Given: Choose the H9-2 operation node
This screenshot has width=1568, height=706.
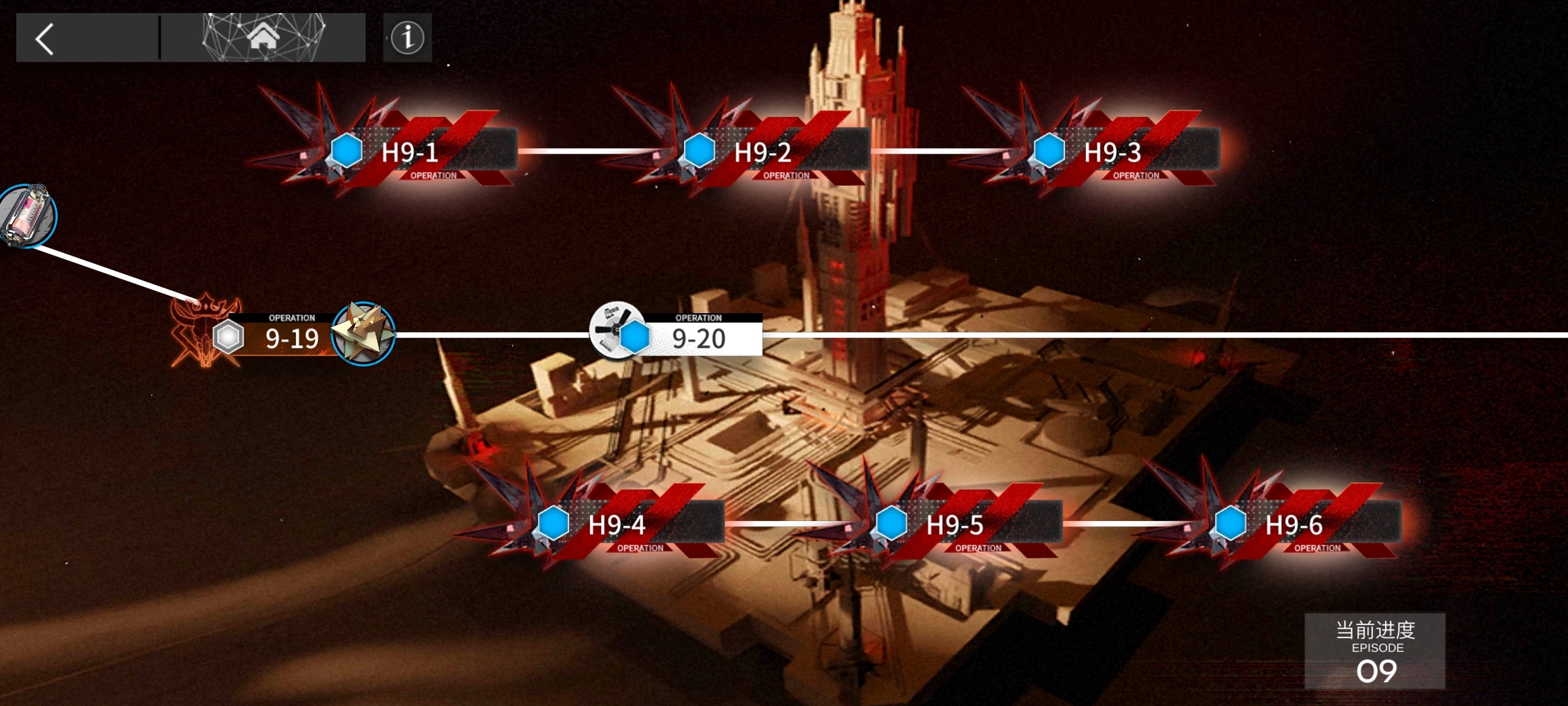Looking at the screenshot, I should point(763,152).
